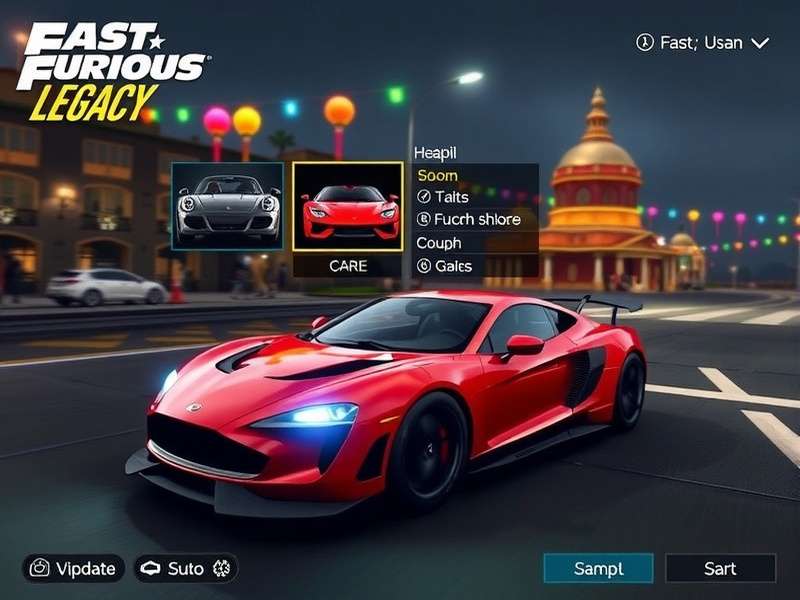800x600 pixels.
Task: Click the Sart button
Action: click(720, 569)
